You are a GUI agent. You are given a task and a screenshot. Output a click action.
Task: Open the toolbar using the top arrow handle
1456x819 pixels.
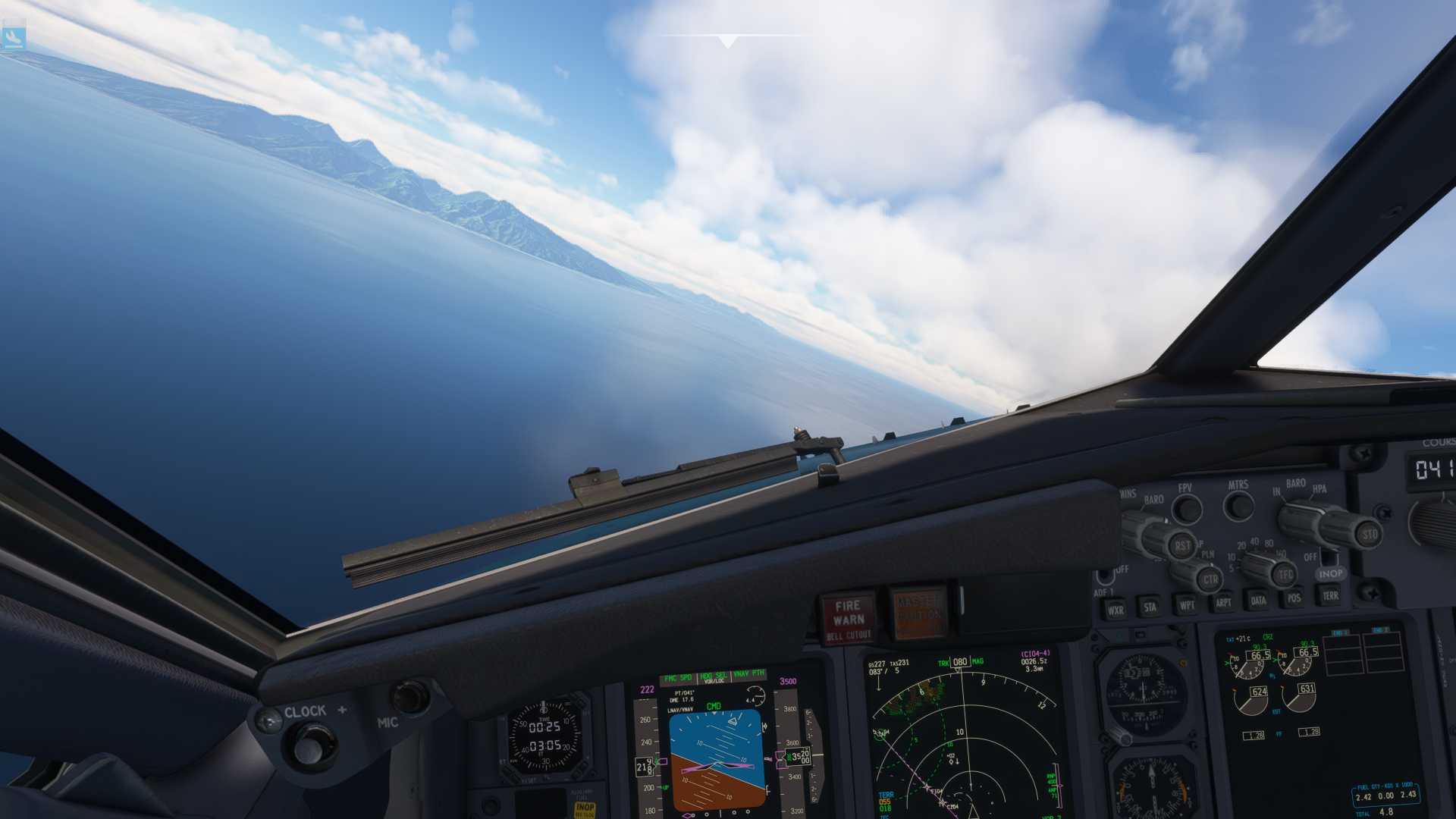(727, 41)
